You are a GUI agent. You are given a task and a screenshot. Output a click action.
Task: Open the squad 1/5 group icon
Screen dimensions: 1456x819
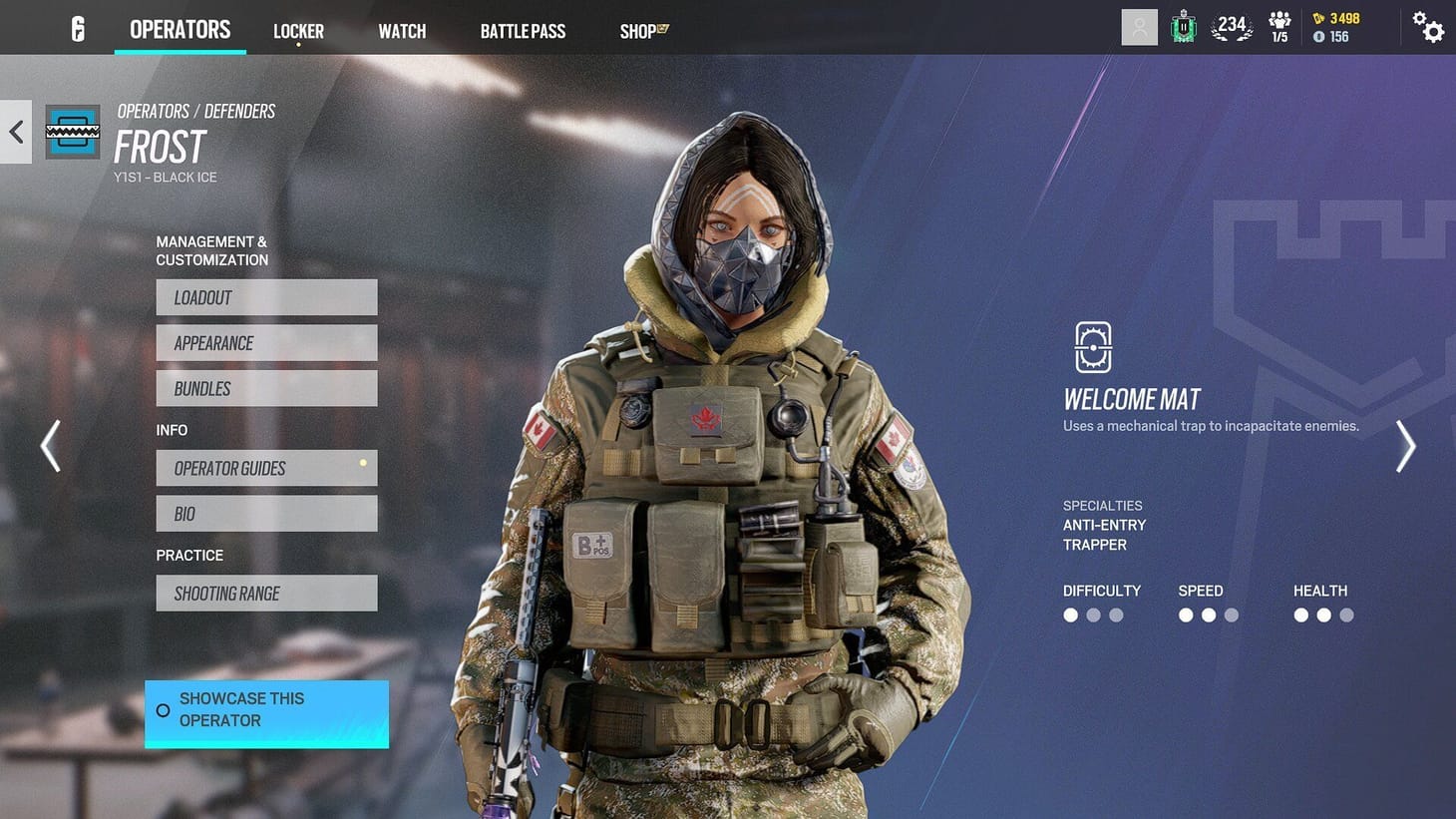tap(1279, 27)
